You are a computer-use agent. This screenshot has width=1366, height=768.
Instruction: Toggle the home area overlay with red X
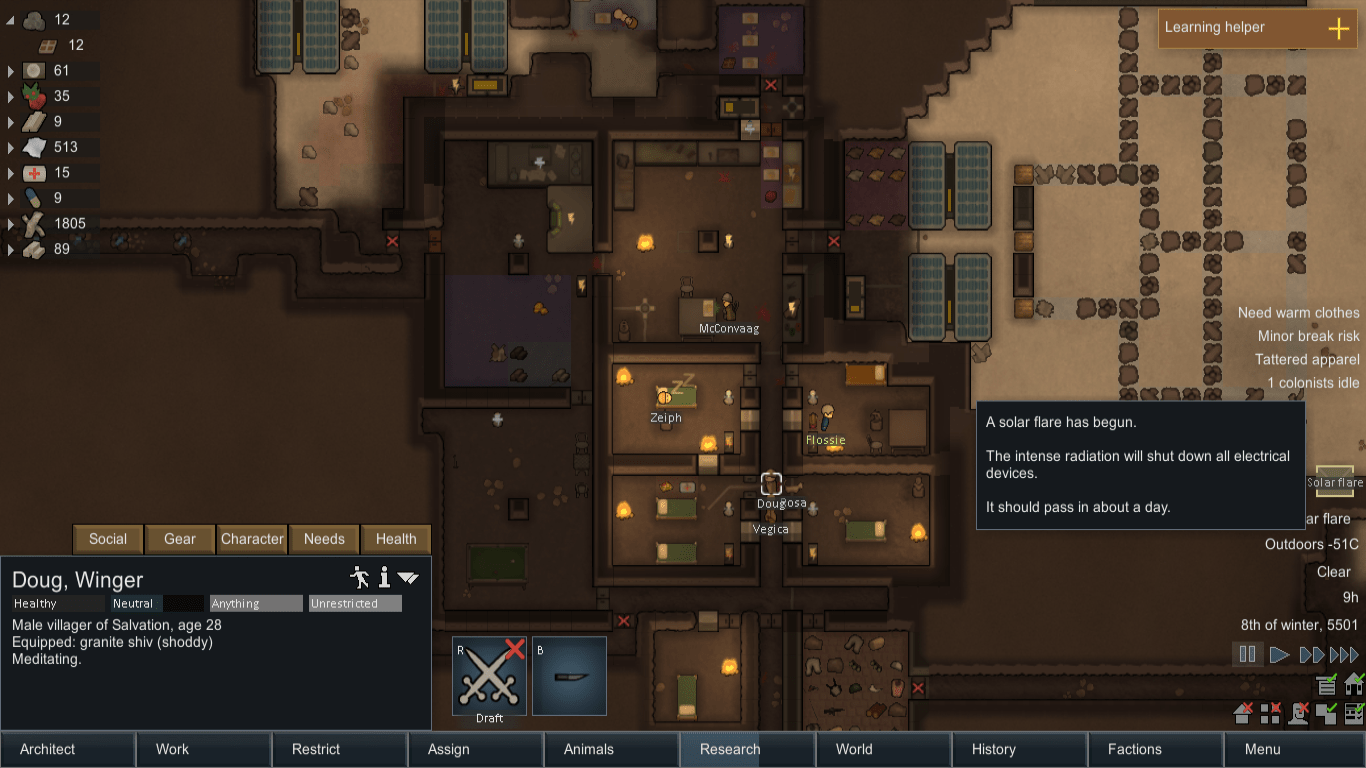(1240, 713)
